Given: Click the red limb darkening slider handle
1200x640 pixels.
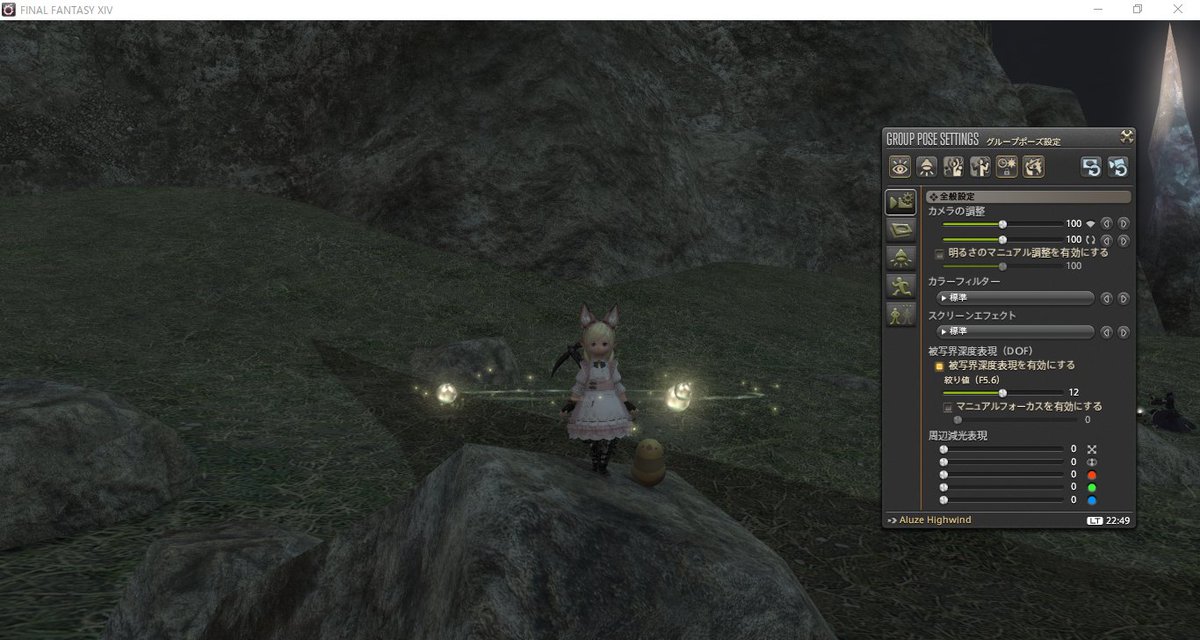Looking at the screenshot, I should 943,475.
